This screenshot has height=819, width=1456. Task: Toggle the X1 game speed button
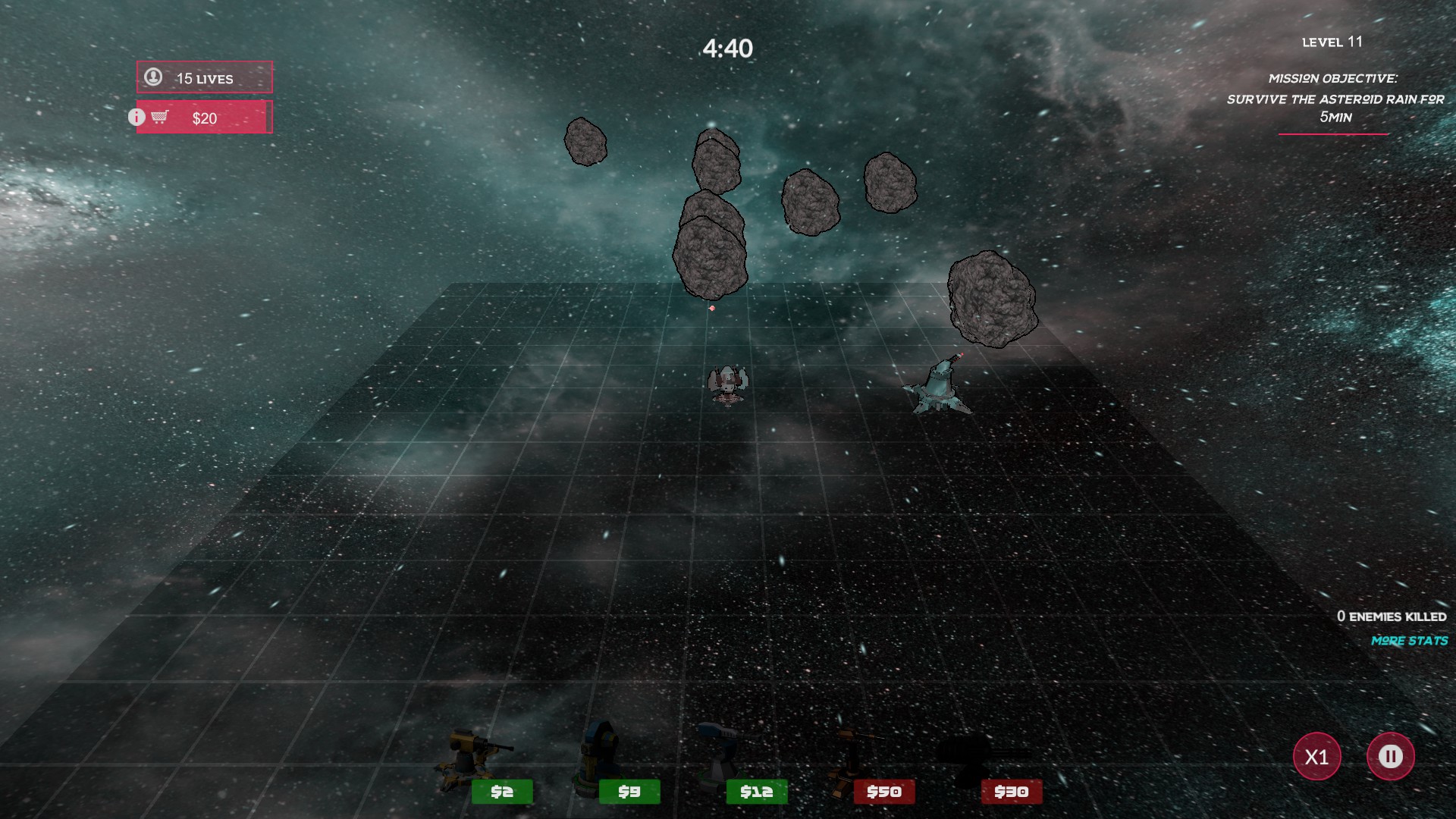click(1317, 756)
